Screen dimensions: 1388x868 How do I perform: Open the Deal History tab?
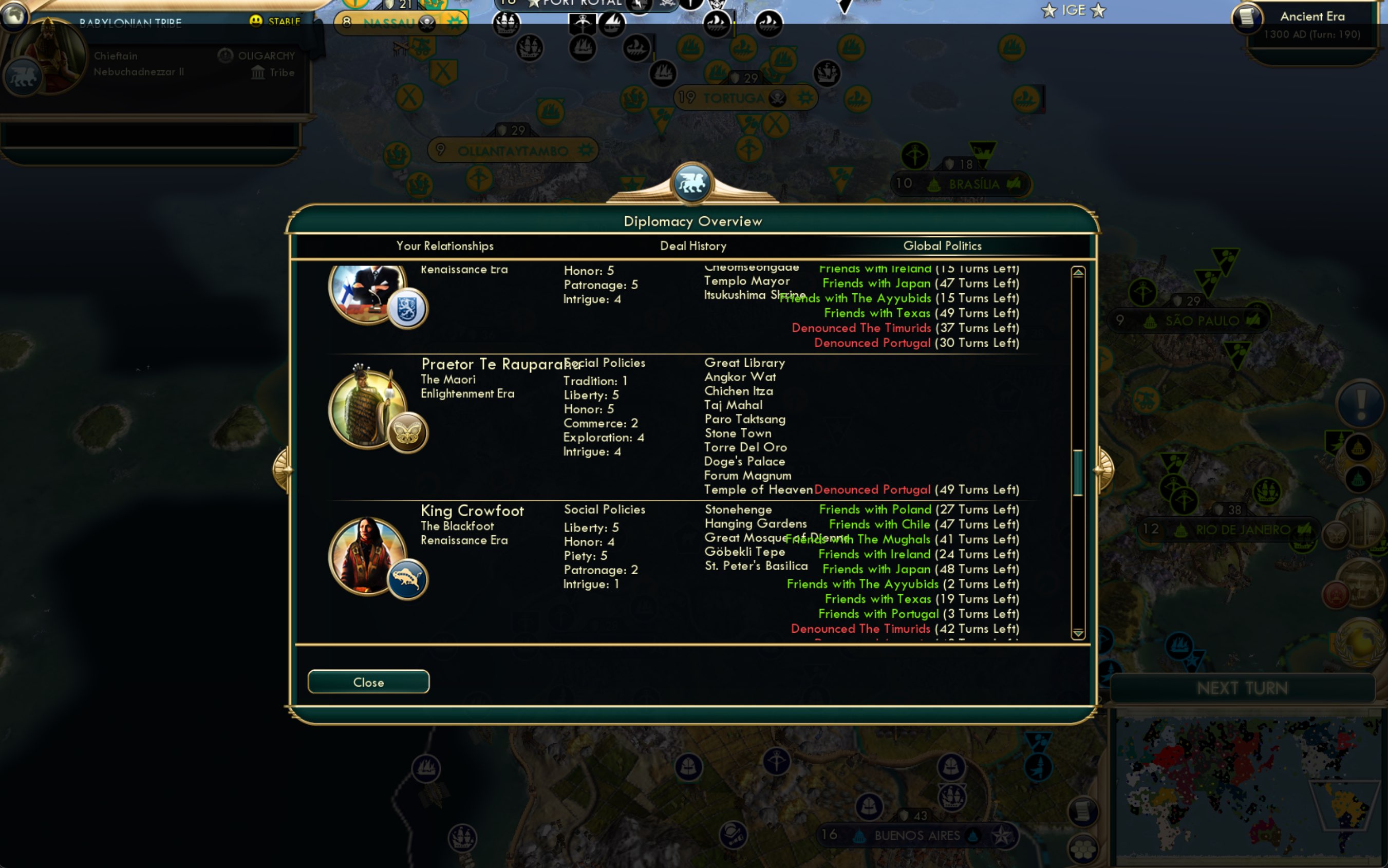point(692,246)
